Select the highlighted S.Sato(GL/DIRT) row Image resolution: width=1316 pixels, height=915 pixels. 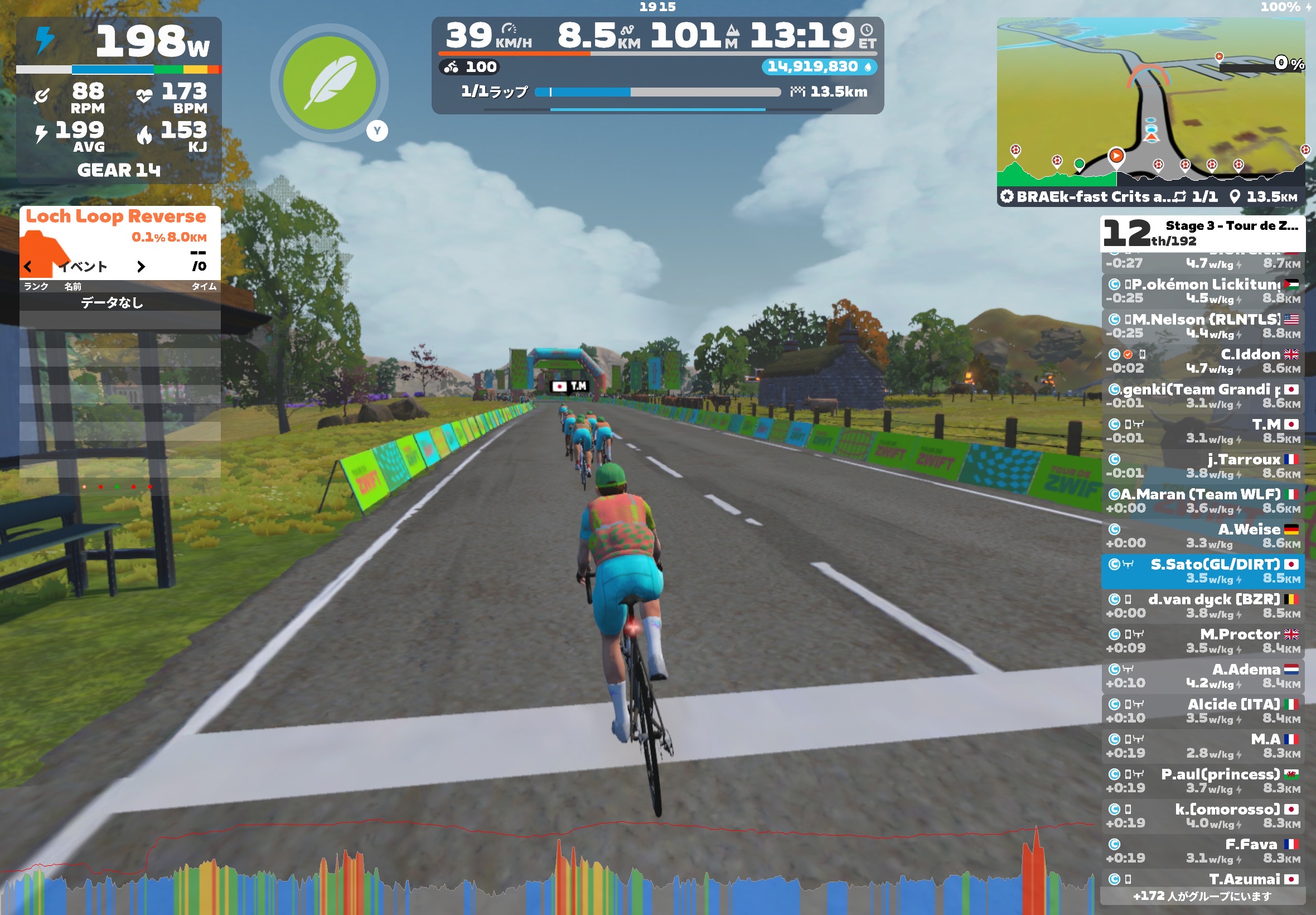tap(1202, 571)
